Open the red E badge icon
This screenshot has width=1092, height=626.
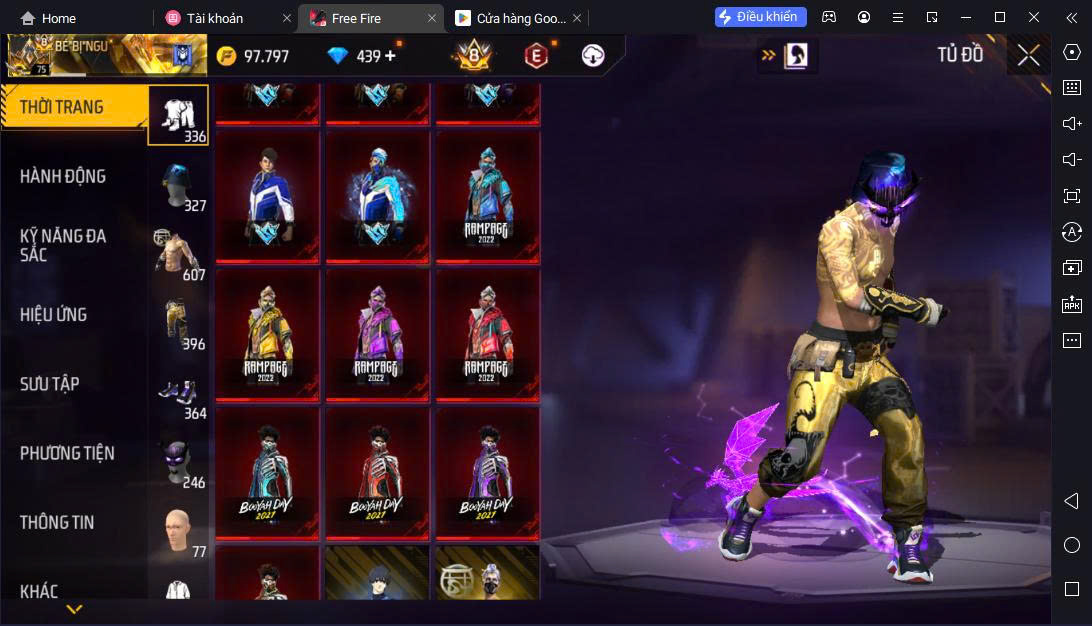click(537, 56)
